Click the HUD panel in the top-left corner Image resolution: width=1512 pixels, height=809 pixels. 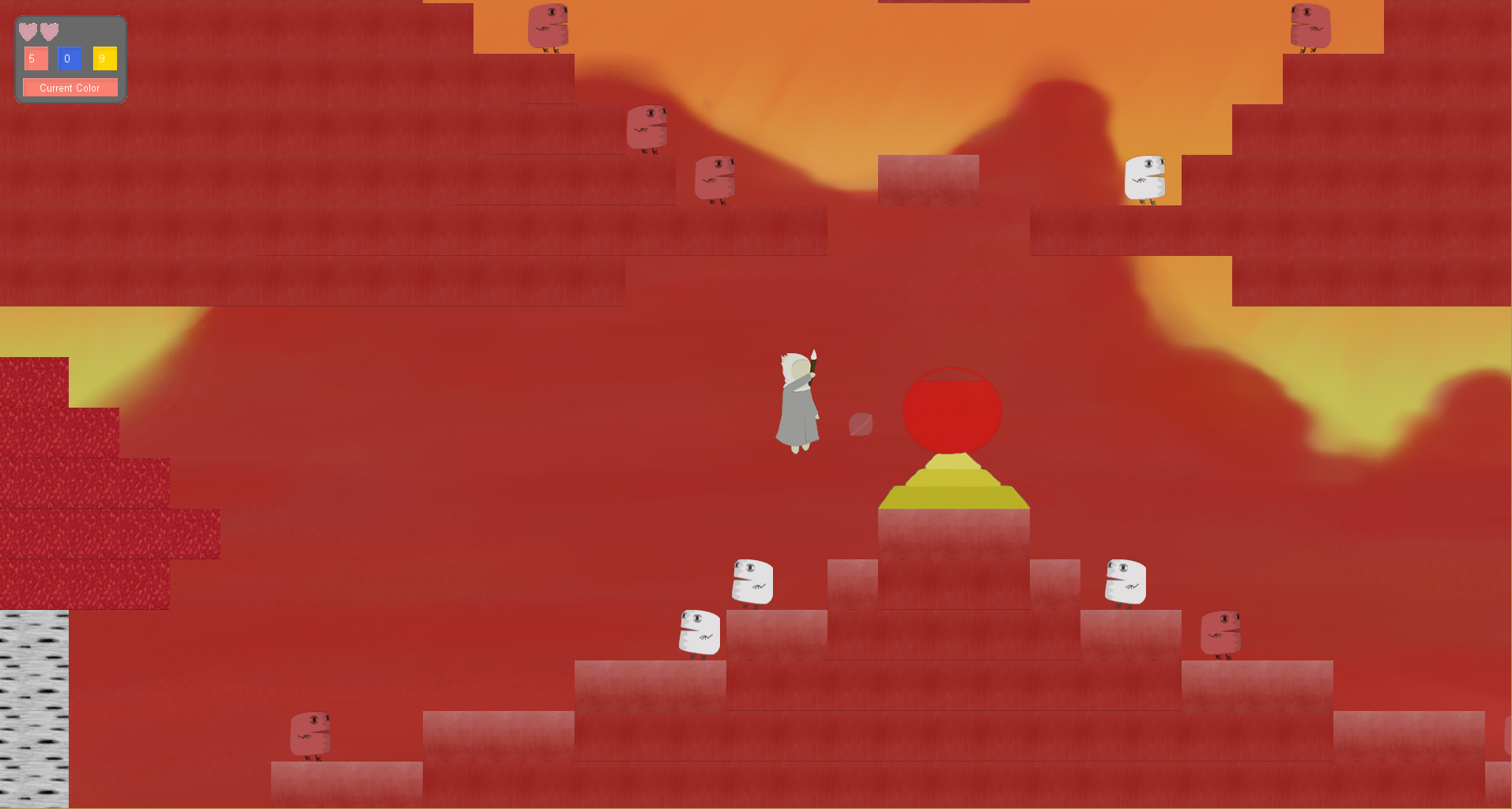(x=70, y=59)
